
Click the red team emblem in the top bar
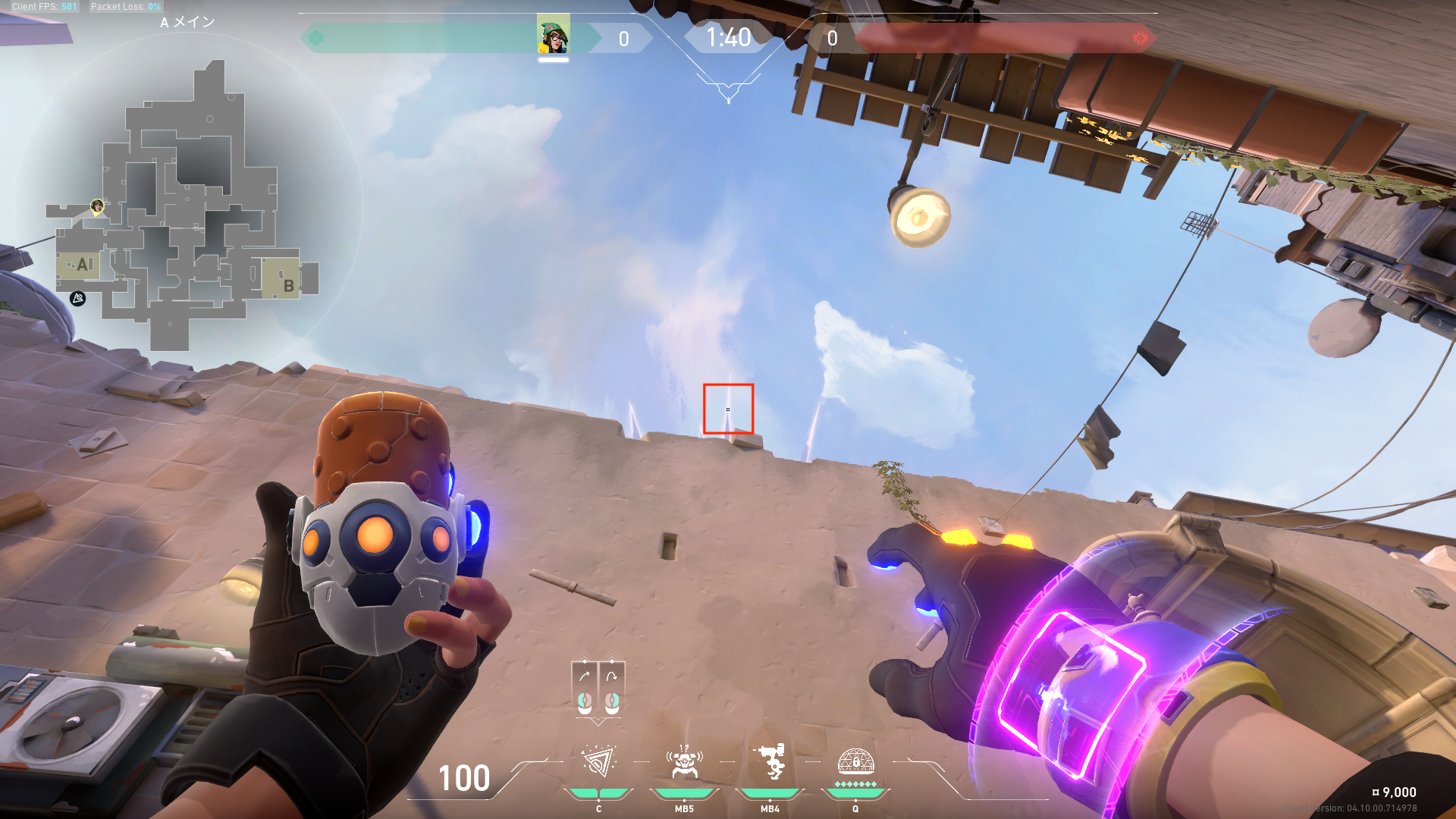click(x=1140, y=38)
